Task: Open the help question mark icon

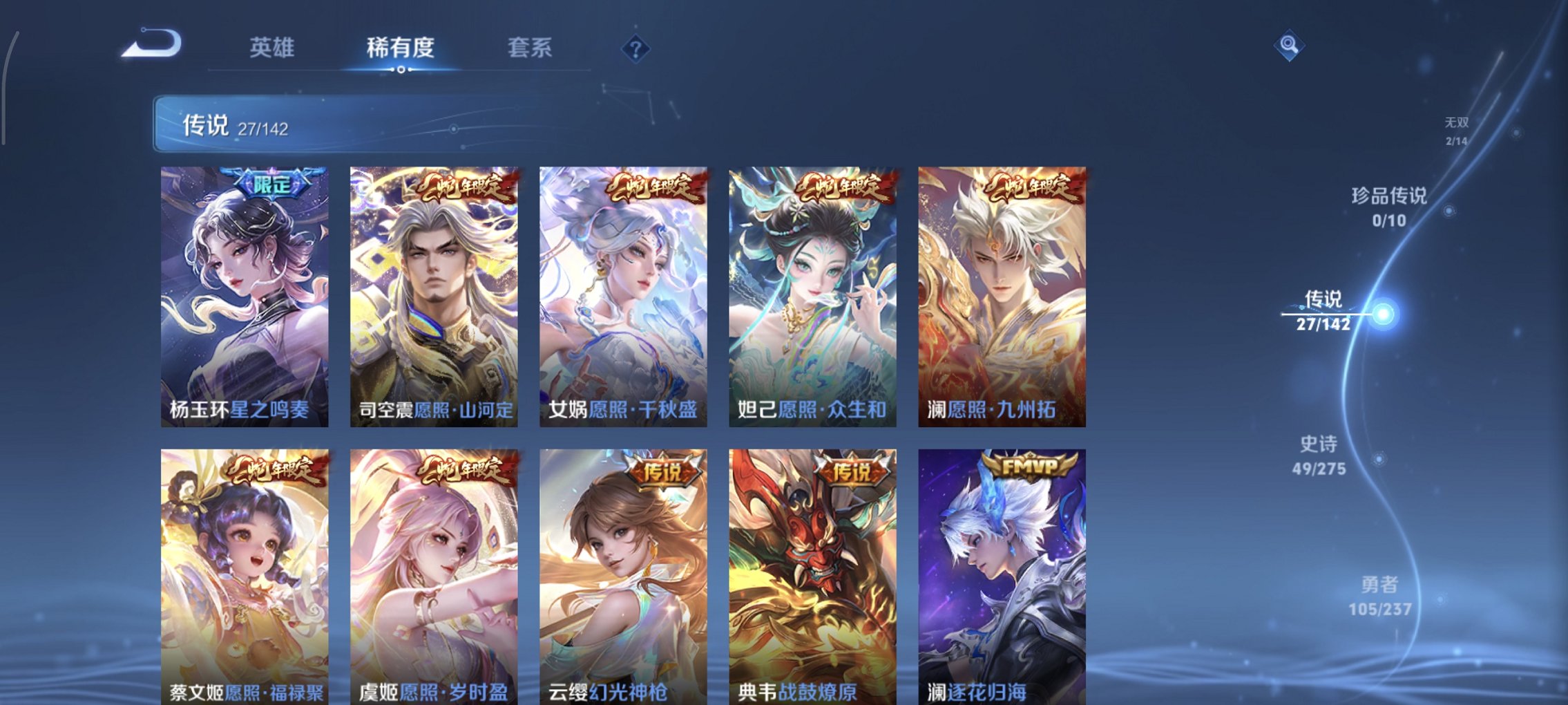Action: coord(637,48)
